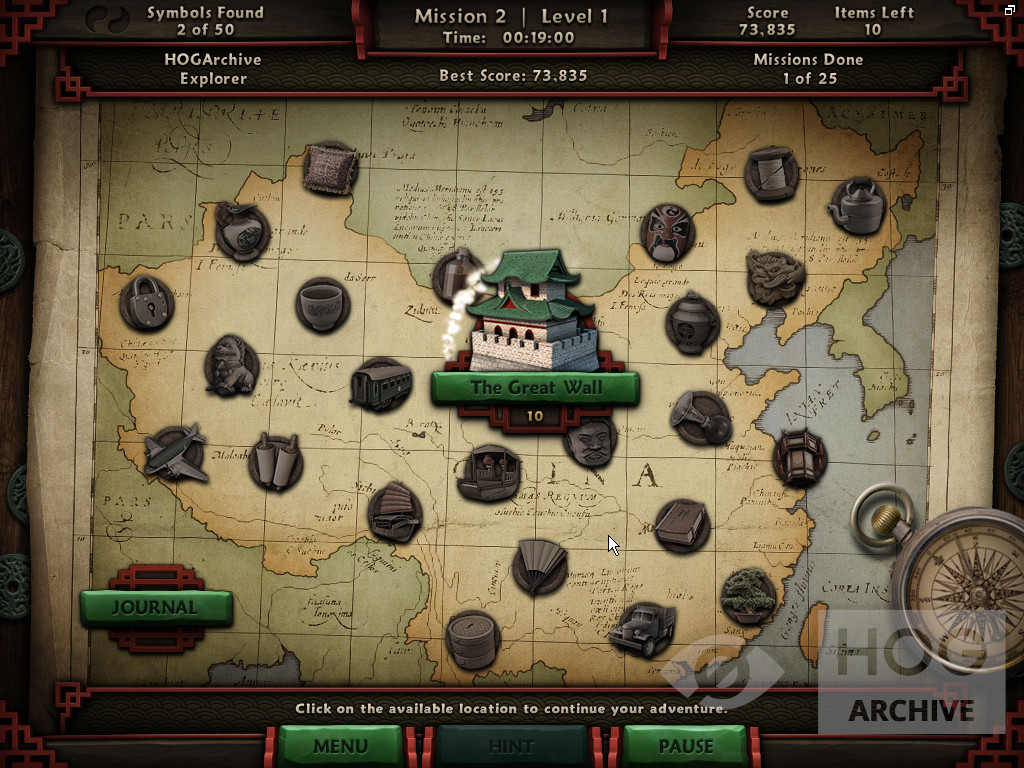Click the padlock map marker
Viewport: 1024px width, 768px height.
click(146, 303)
